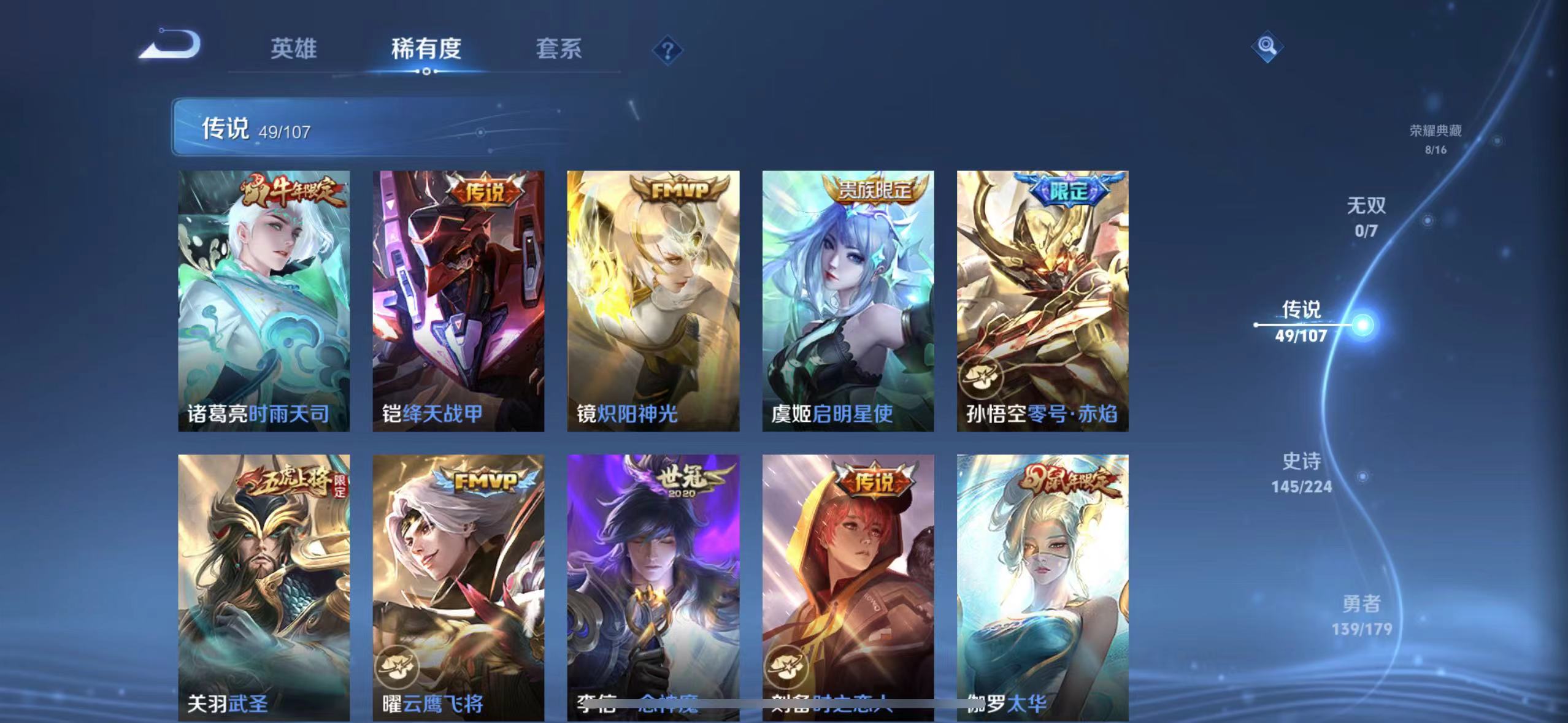Click the question mark help icon
This screenshot has width=1568, height=723.
pyautogui.click(x=667, y=49)
